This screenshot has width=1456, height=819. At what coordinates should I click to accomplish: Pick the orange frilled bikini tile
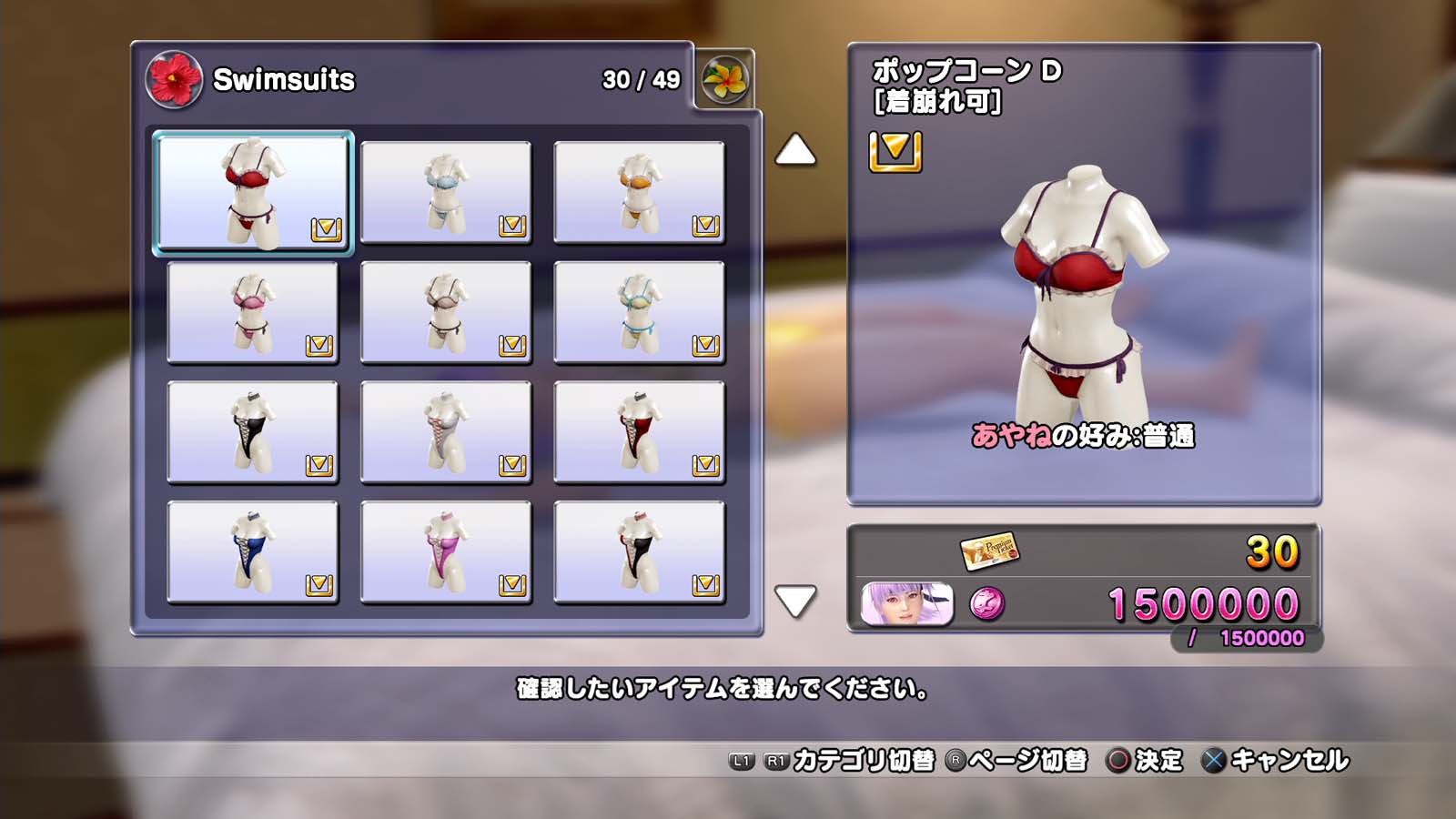(639, 192)
